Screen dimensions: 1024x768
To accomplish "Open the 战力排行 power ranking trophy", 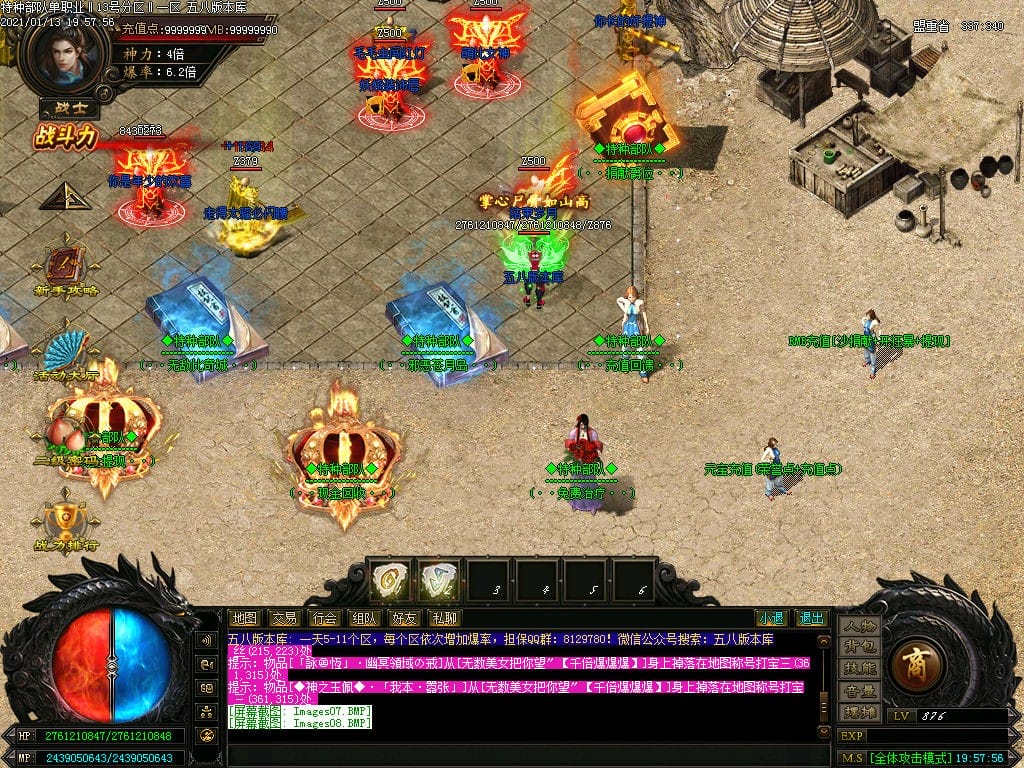I will pos(66,522).
